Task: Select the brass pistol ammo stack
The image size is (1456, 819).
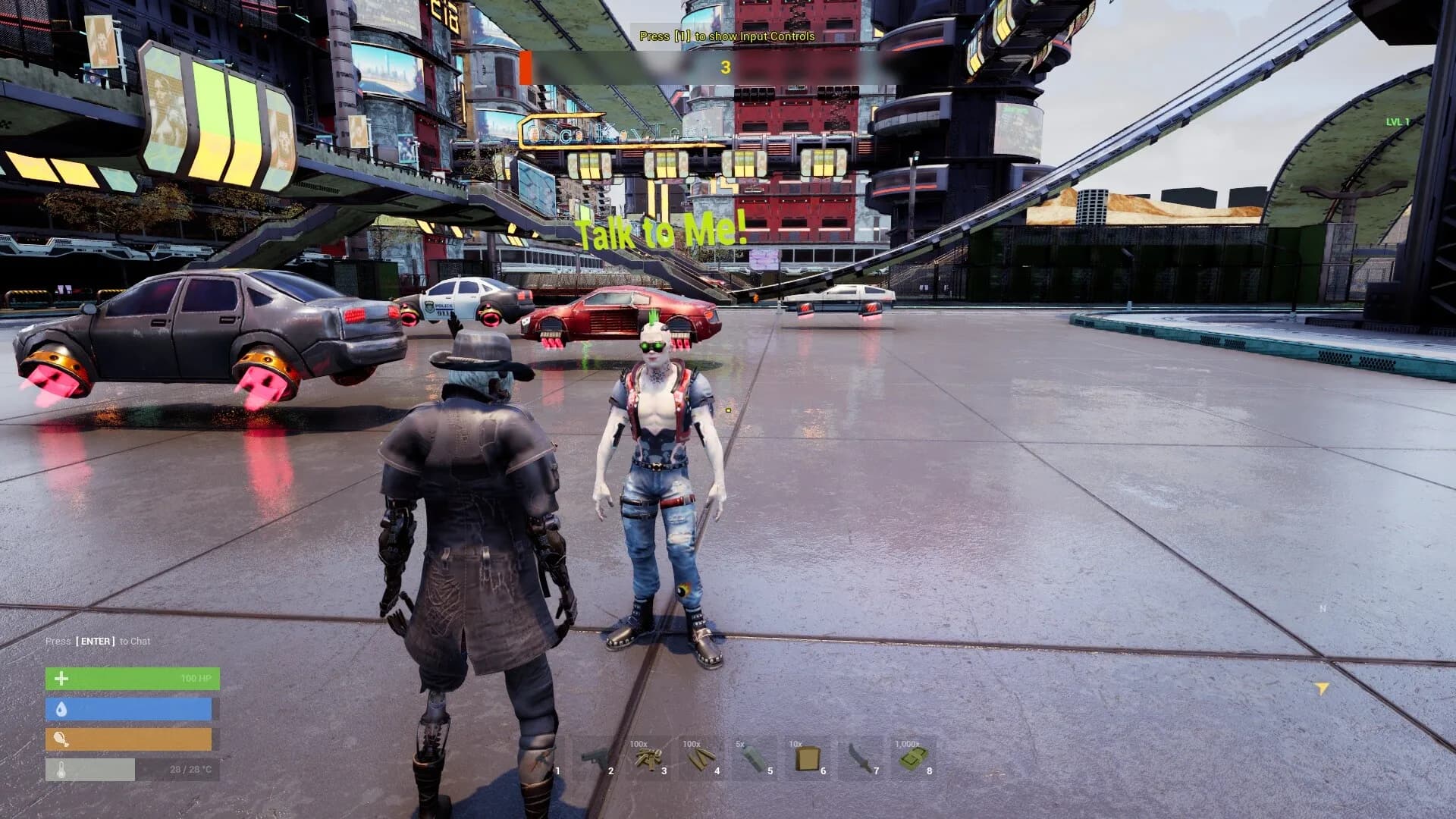Action: tap(649, 758)
